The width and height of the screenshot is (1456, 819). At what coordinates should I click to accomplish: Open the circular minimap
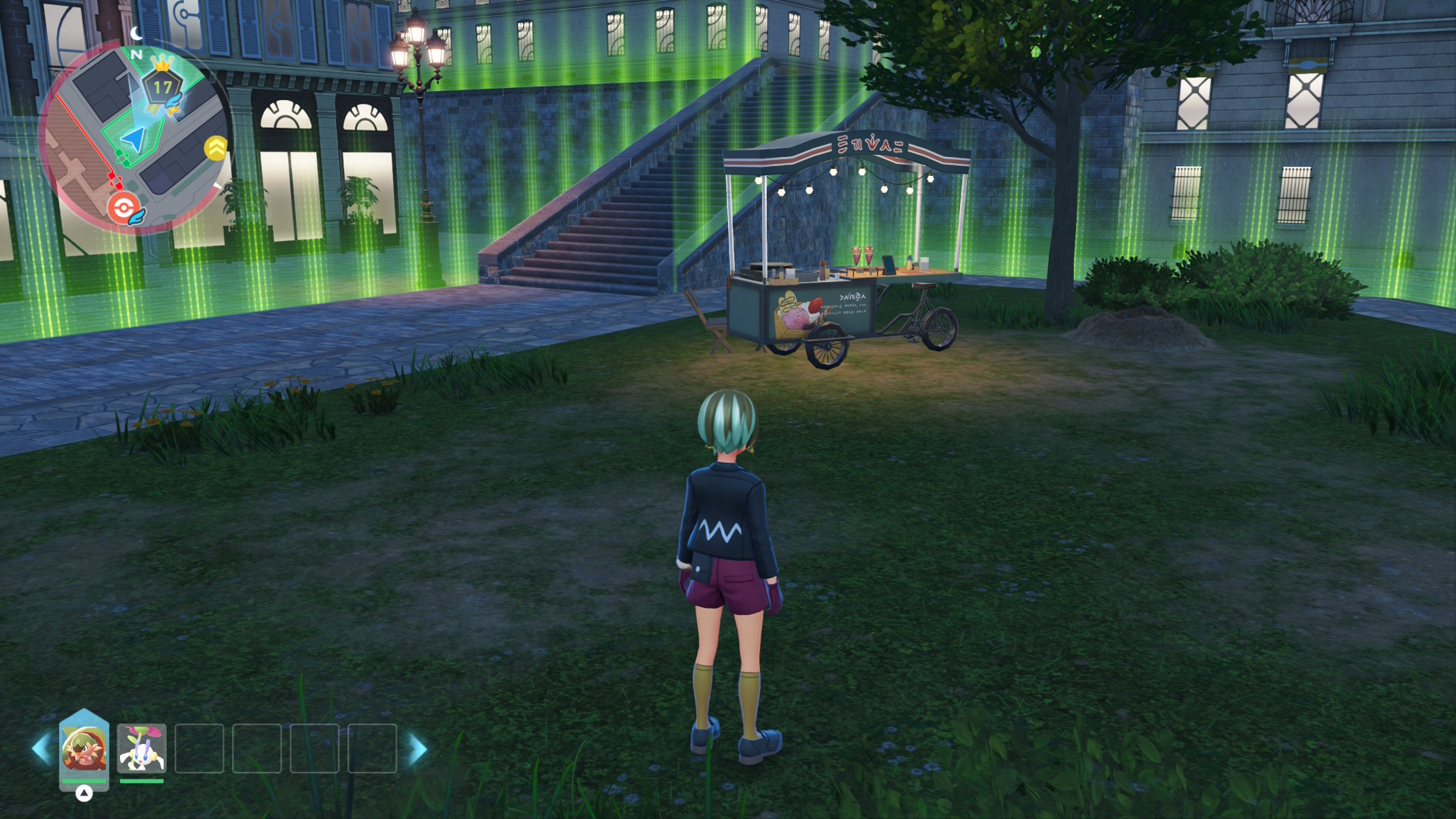(133, 136)
